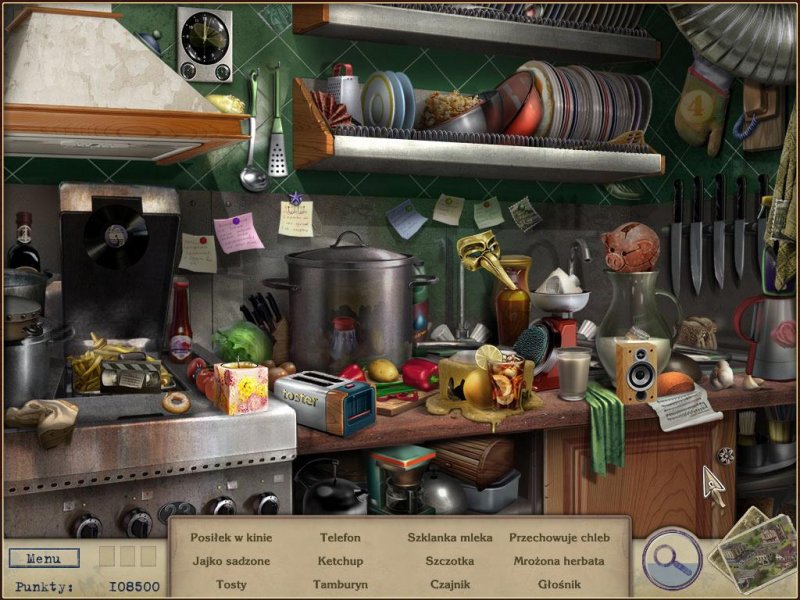Select 'Przechowuje chleb' list entry
Image resolution: width=800 pixels, height=600 pixels.
tap(559, 538)
